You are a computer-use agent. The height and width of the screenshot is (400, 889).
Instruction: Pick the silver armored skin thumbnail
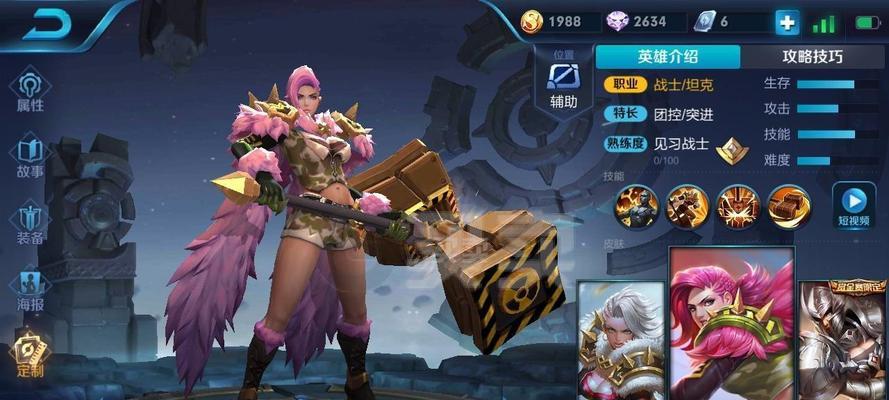tap(844, 340)
